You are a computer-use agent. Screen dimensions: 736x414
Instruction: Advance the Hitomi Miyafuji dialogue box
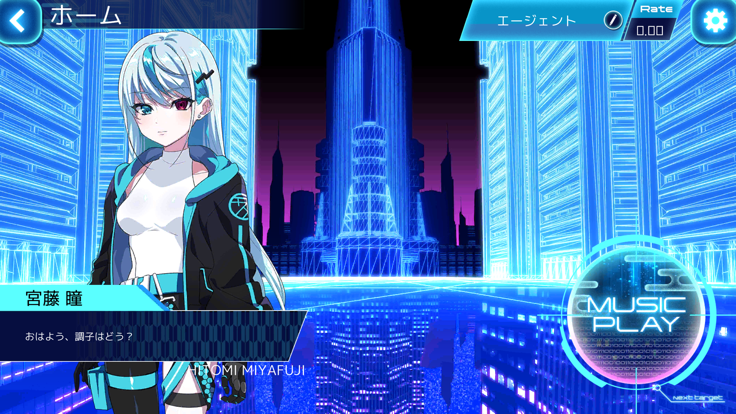click(150, 335)
